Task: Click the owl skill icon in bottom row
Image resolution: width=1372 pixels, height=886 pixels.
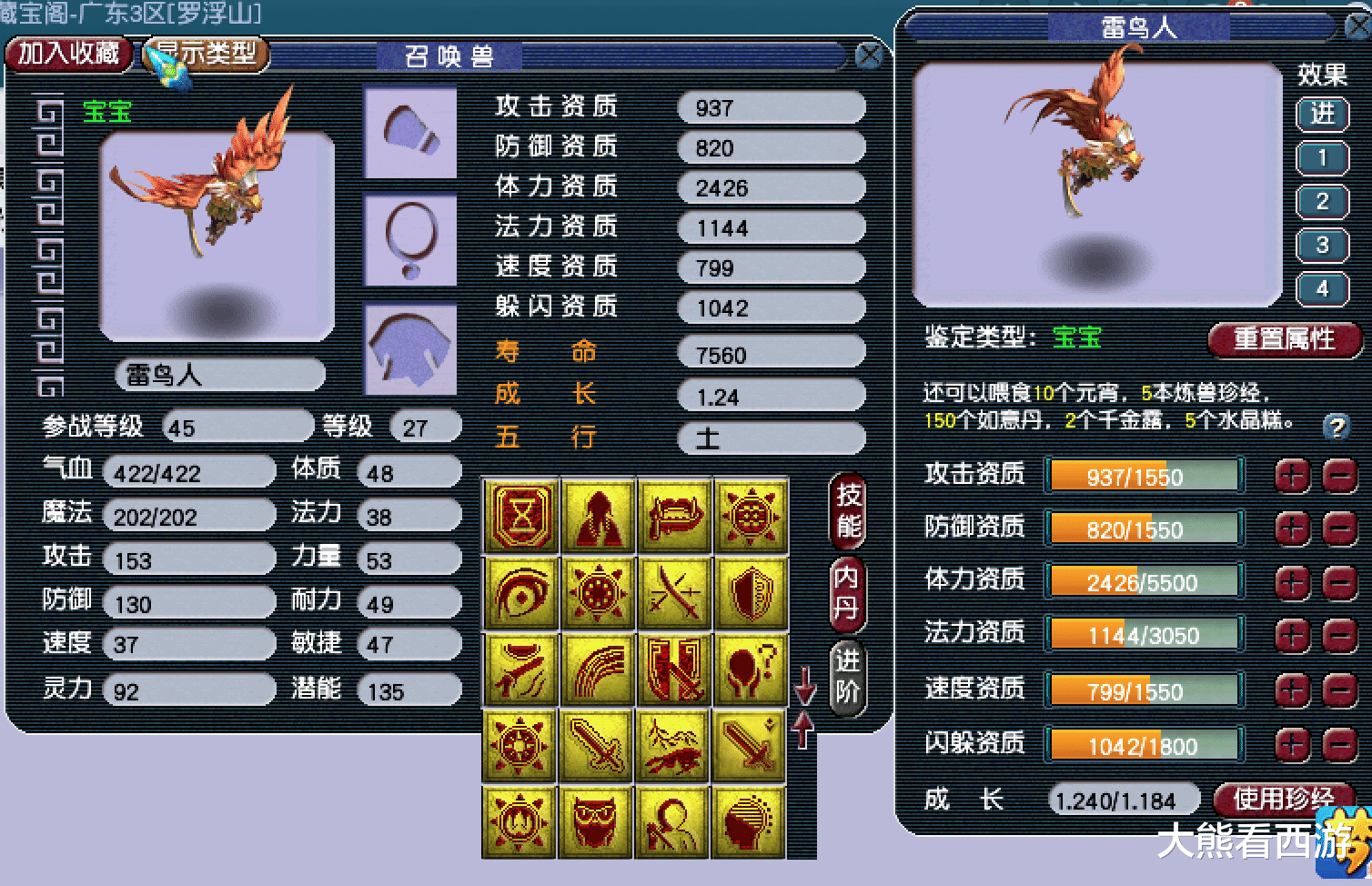Action: pyautogui.click(x=598, y=823)
